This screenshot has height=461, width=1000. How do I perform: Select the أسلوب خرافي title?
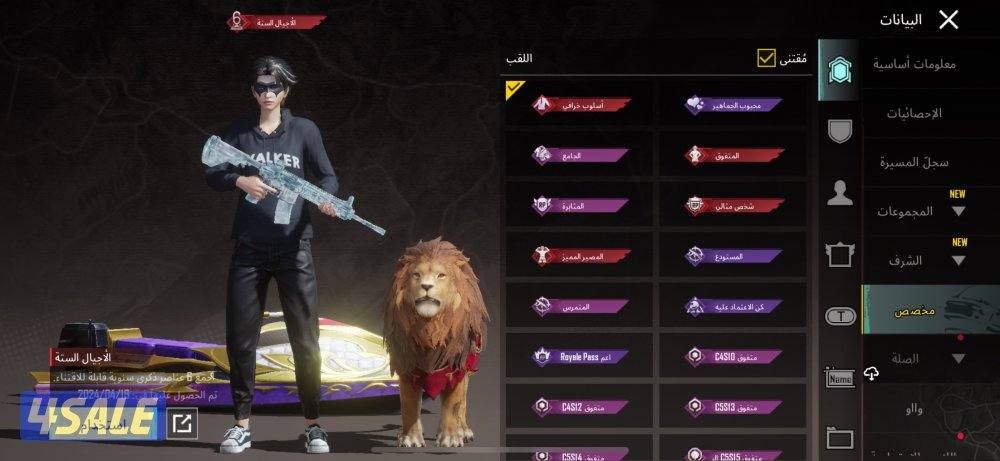(581, 105)
